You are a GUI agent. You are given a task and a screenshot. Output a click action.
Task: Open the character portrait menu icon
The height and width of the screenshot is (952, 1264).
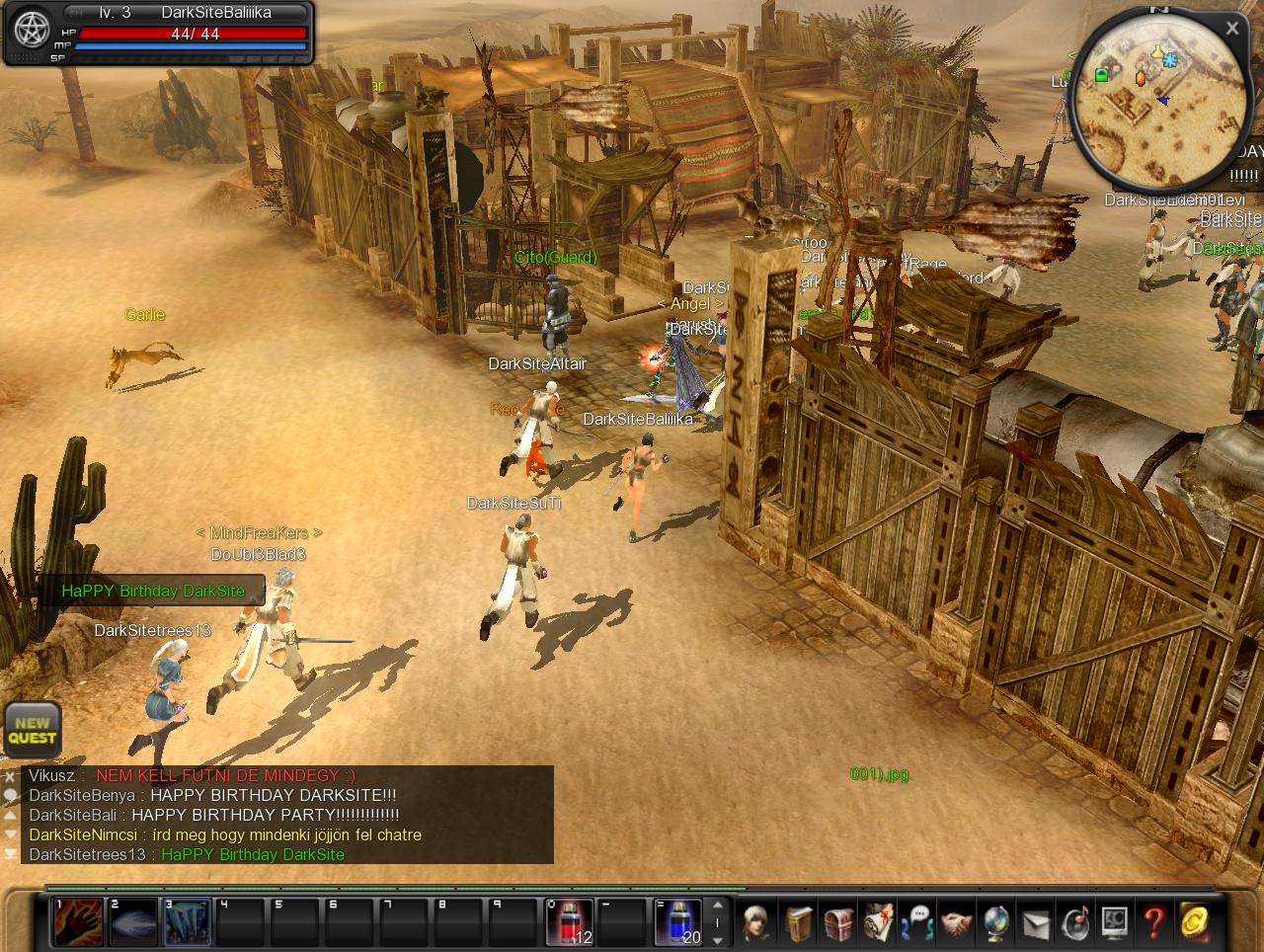pyautogui.click(x=758, y=923)
